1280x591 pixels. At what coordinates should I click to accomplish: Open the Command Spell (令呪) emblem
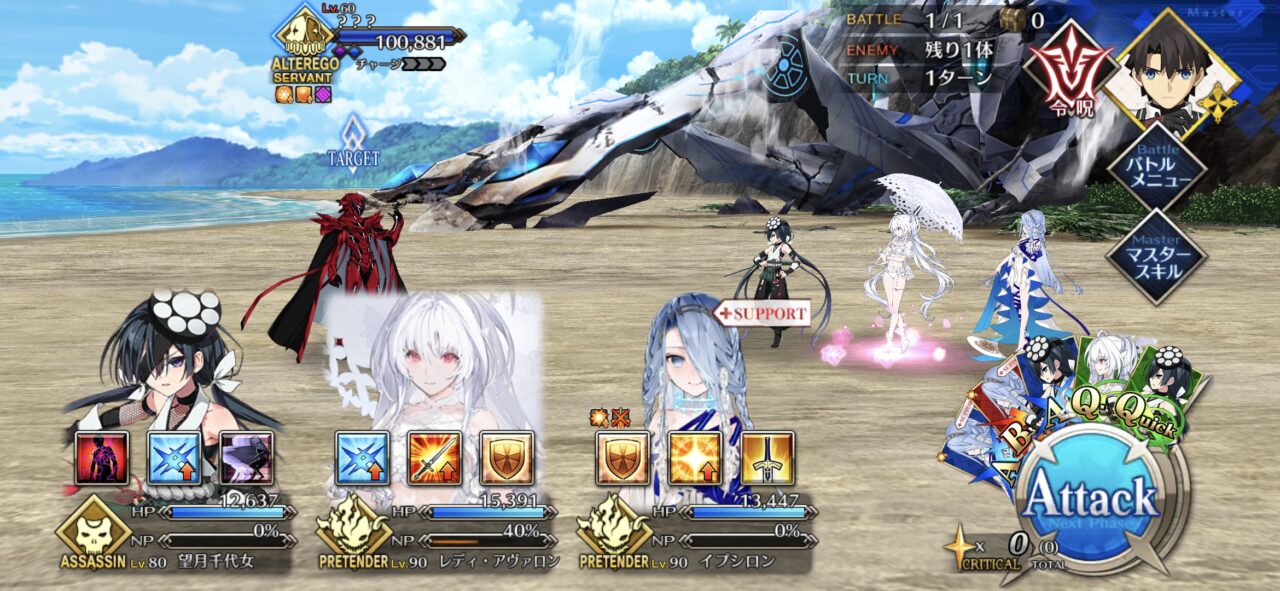(1068, 68)
